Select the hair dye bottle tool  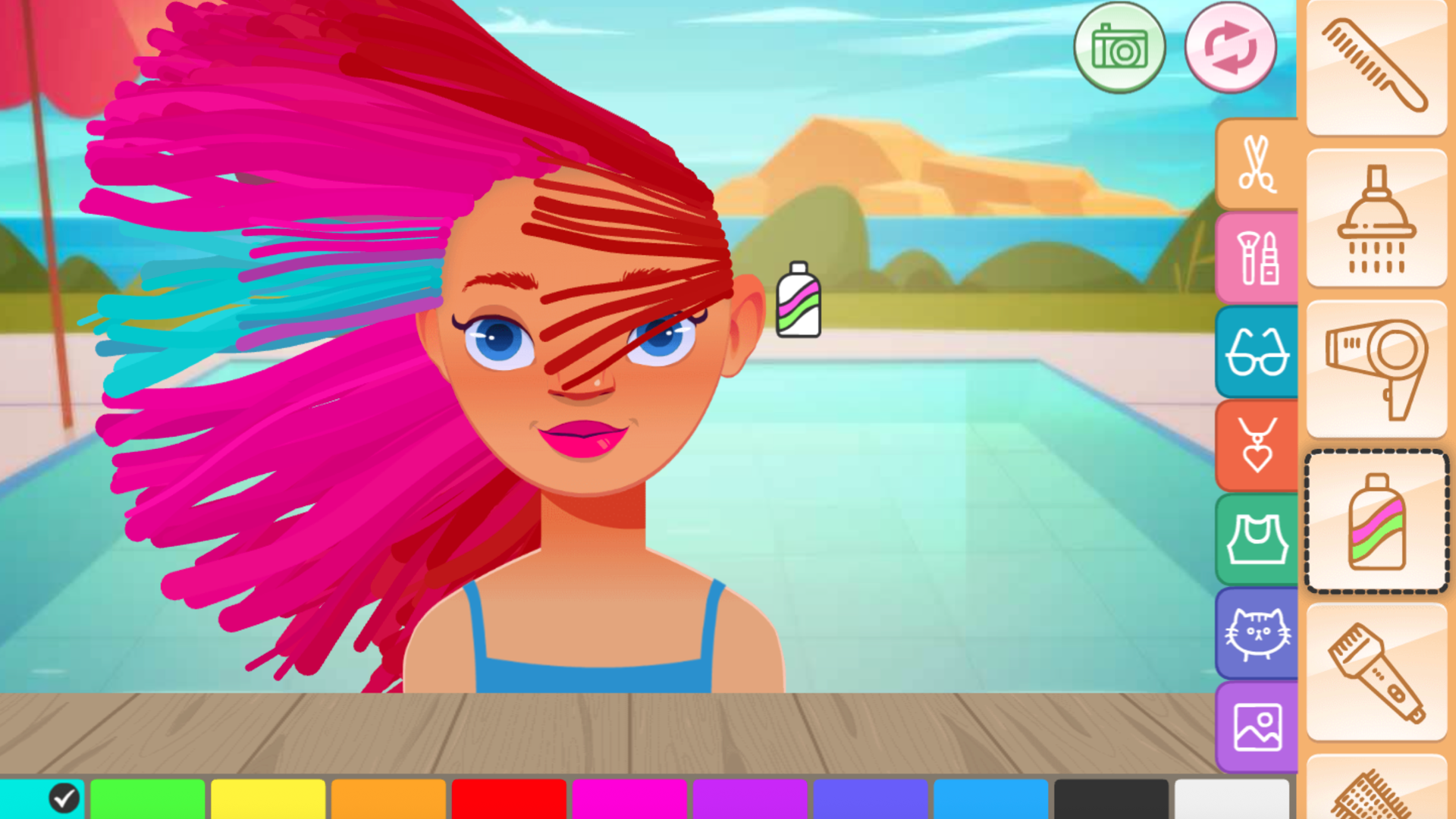pos(1376,520)
